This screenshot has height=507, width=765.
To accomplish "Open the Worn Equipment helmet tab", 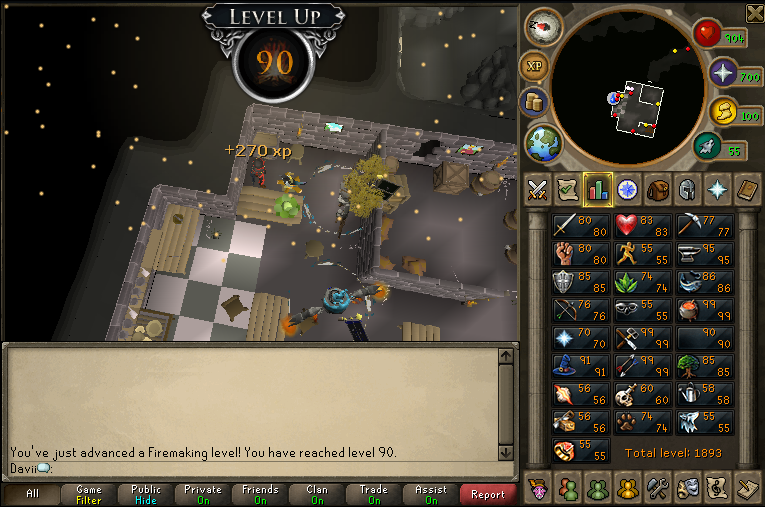I will tap(688, 188).
